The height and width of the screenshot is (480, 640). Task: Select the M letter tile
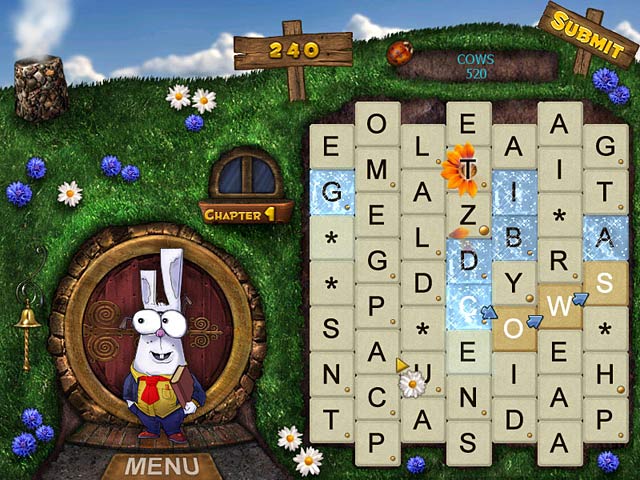click(377, 169)
